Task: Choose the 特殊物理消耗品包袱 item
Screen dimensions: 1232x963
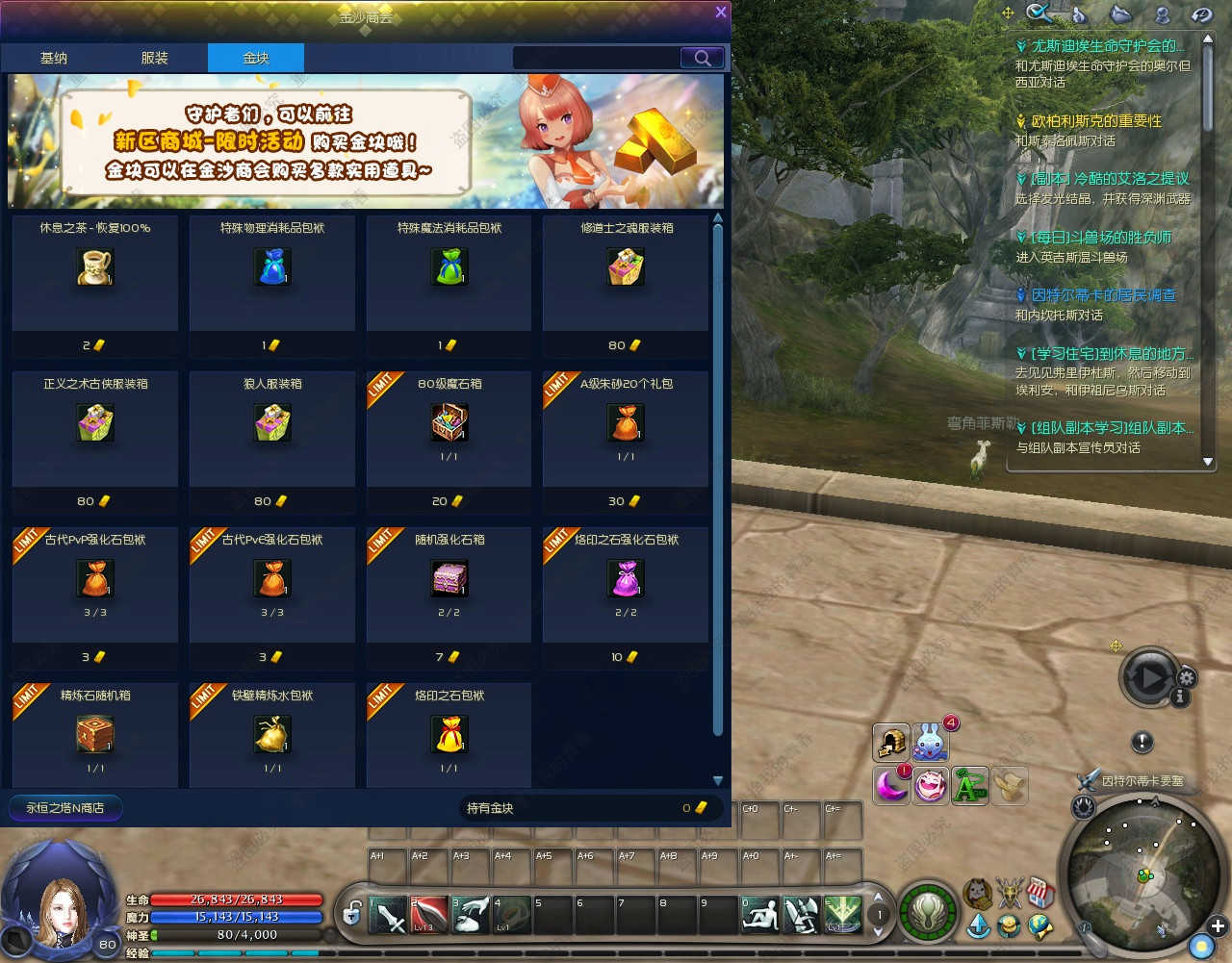Action: pyautogui.click(x=272, y=267)
